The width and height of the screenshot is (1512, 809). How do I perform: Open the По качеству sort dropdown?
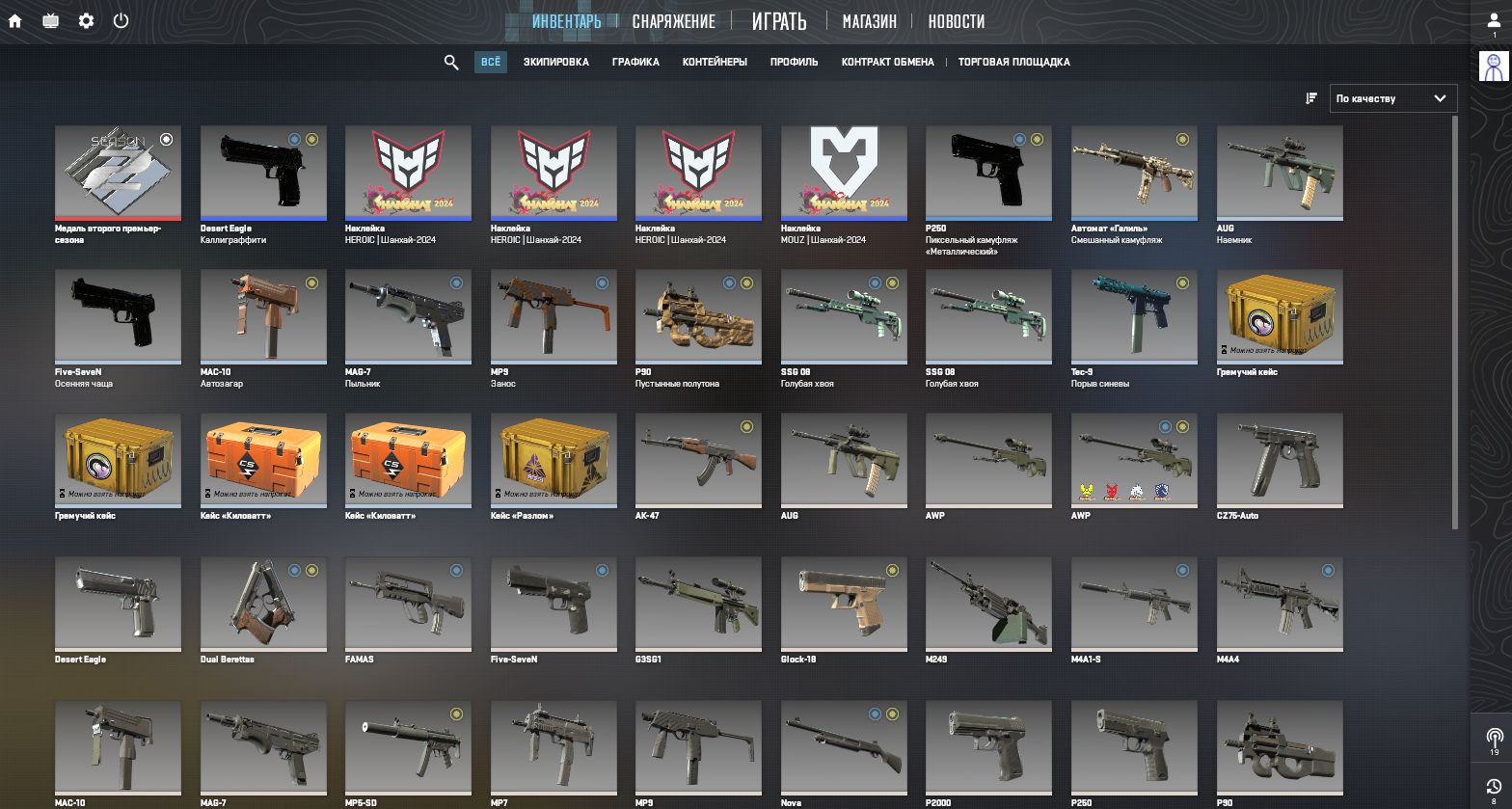pos(1393,98)
